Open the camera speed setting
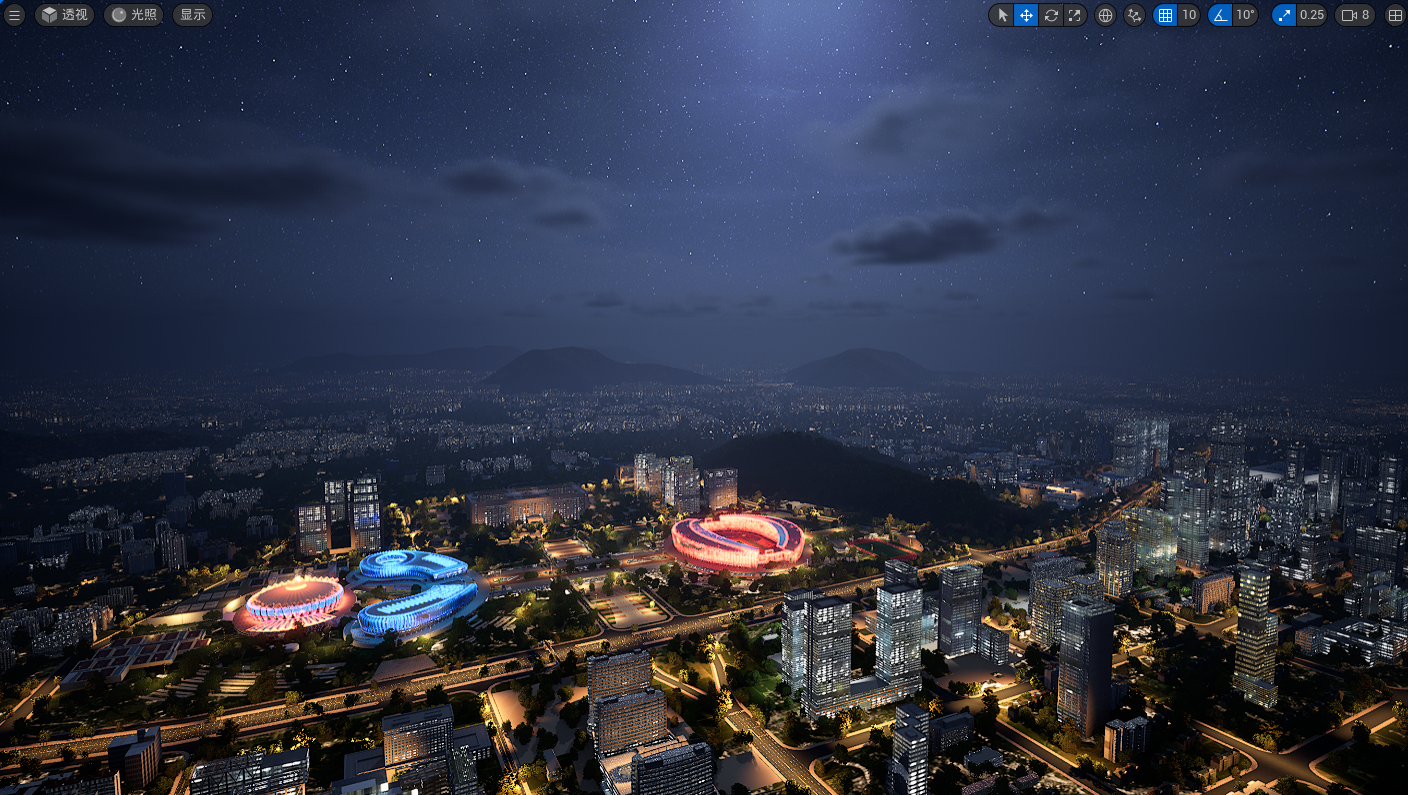The height and width of the screenshot is (795, 1408). tap(1355, 15)
